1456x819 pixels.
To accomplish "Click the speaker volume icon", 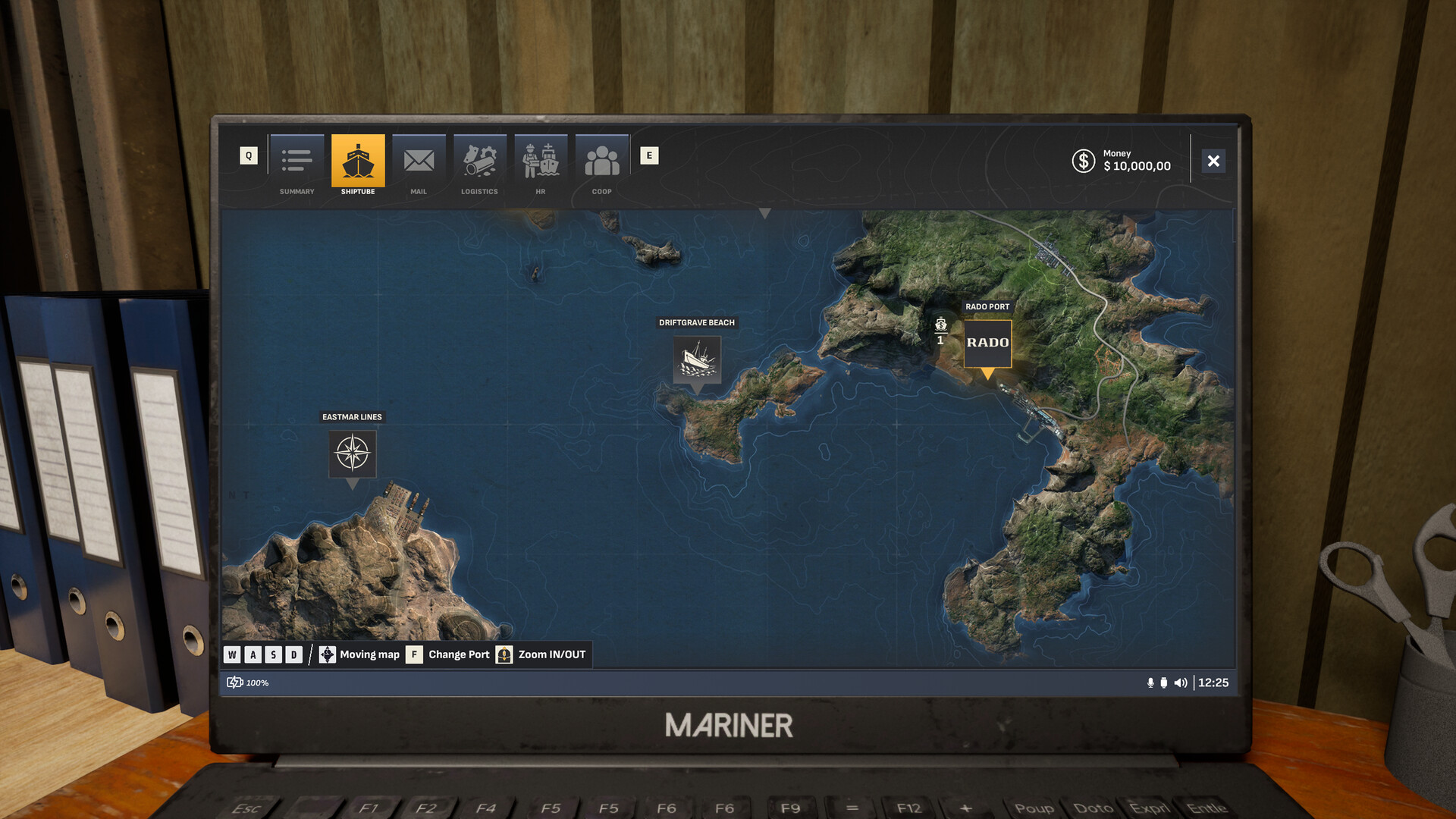I will pyautogui.click(x=1181, y=682).
